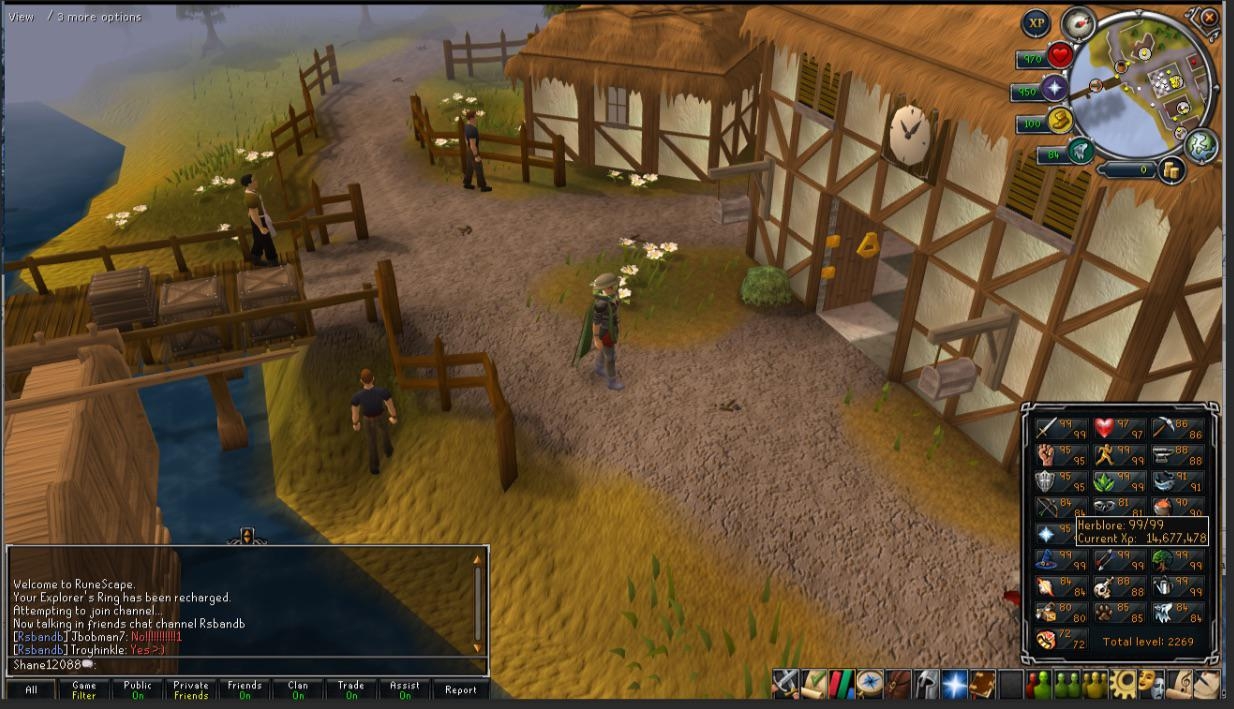Viewport: 1234px width, 709px height.
Task: Switch to the All chat tab
Action: point(31,690)
